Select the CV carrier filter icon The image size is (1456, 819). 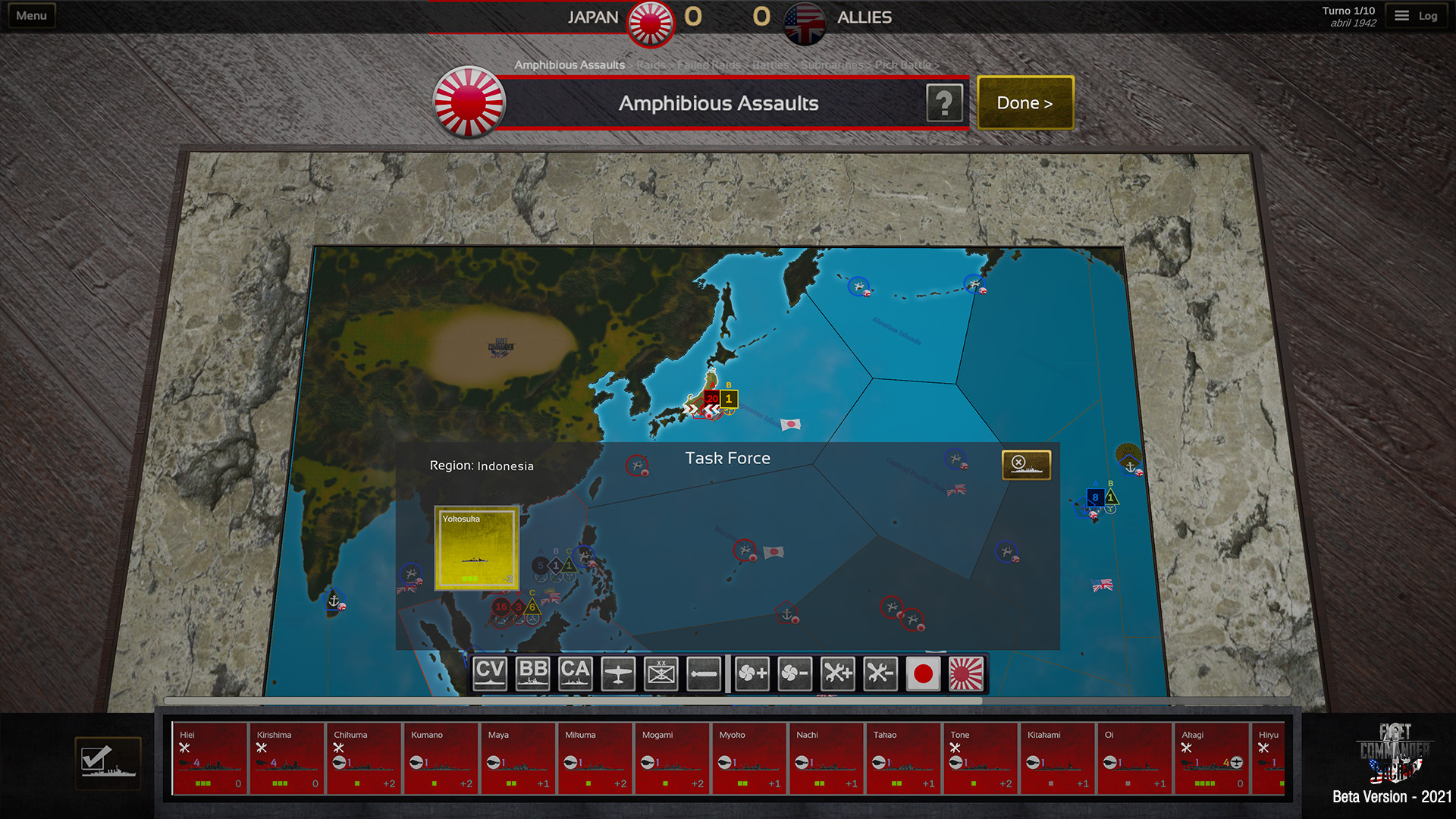coord(489,673)
